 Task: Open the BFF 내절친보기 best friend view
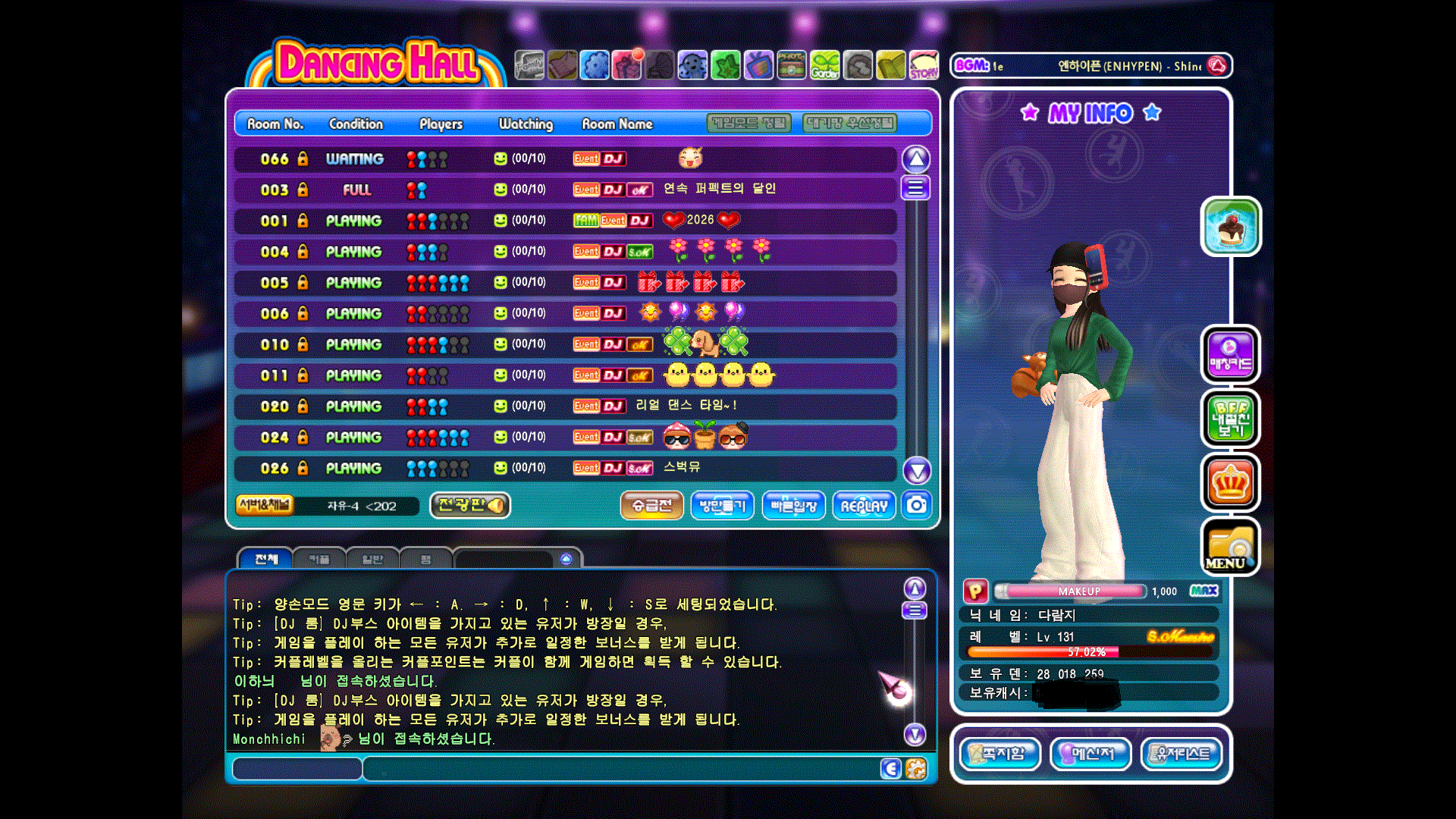click(1230, 419)
